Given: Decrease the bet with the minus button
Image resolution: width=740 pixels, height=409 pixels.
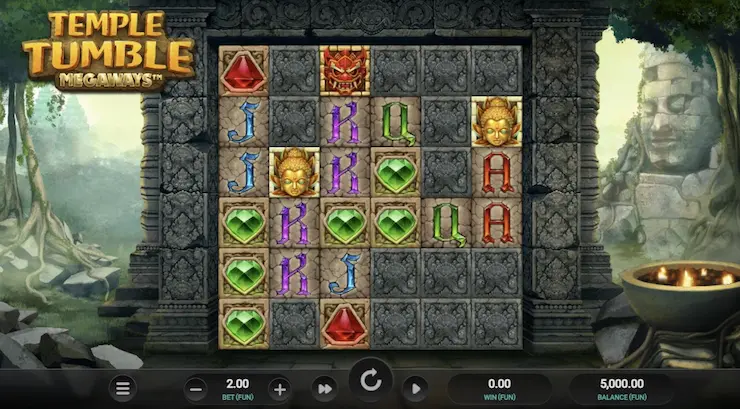Looking at the screenshot, I should coord(197,388).
